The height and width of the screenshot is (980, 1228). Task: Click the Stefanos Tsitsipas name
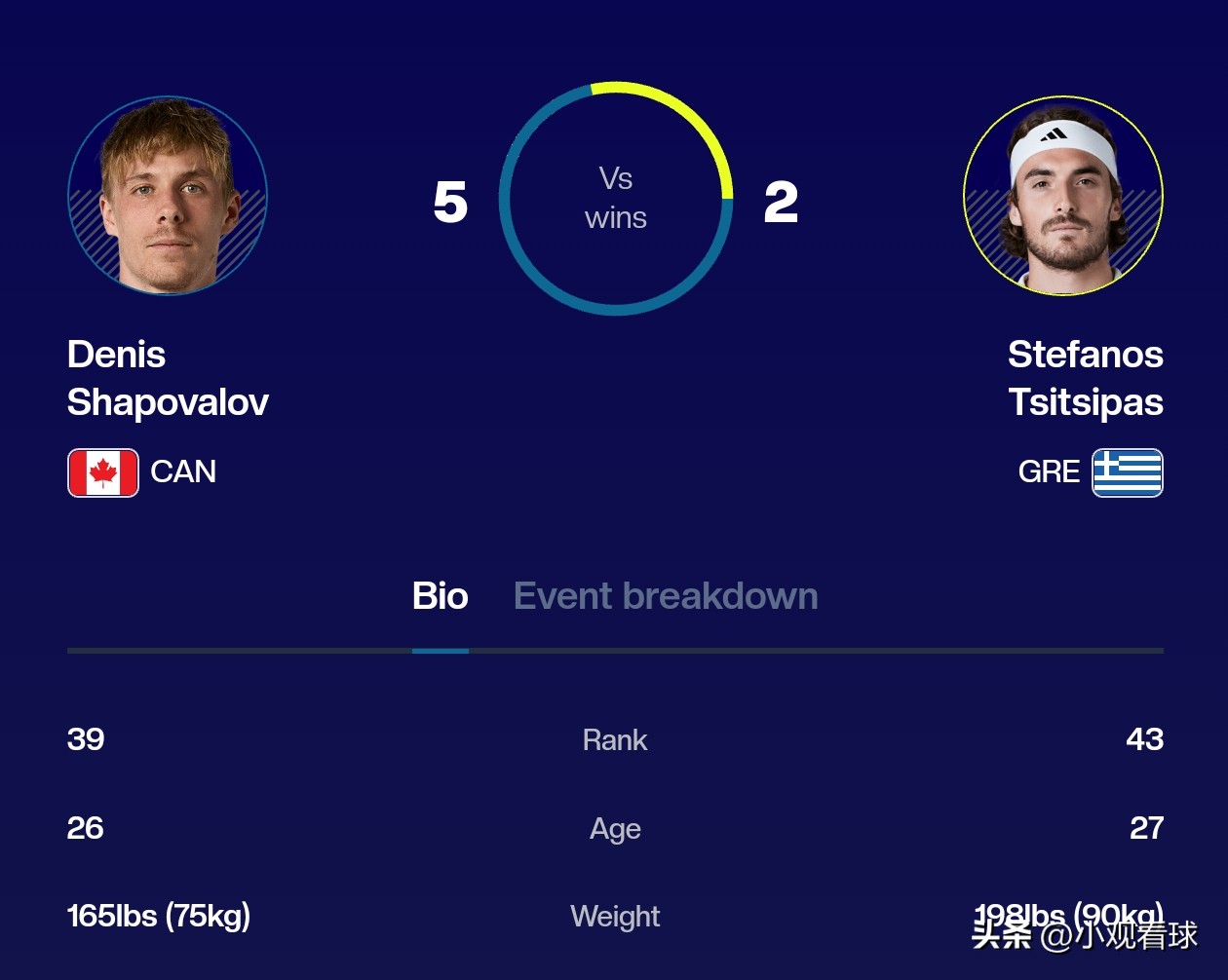tap(1085, 378)
